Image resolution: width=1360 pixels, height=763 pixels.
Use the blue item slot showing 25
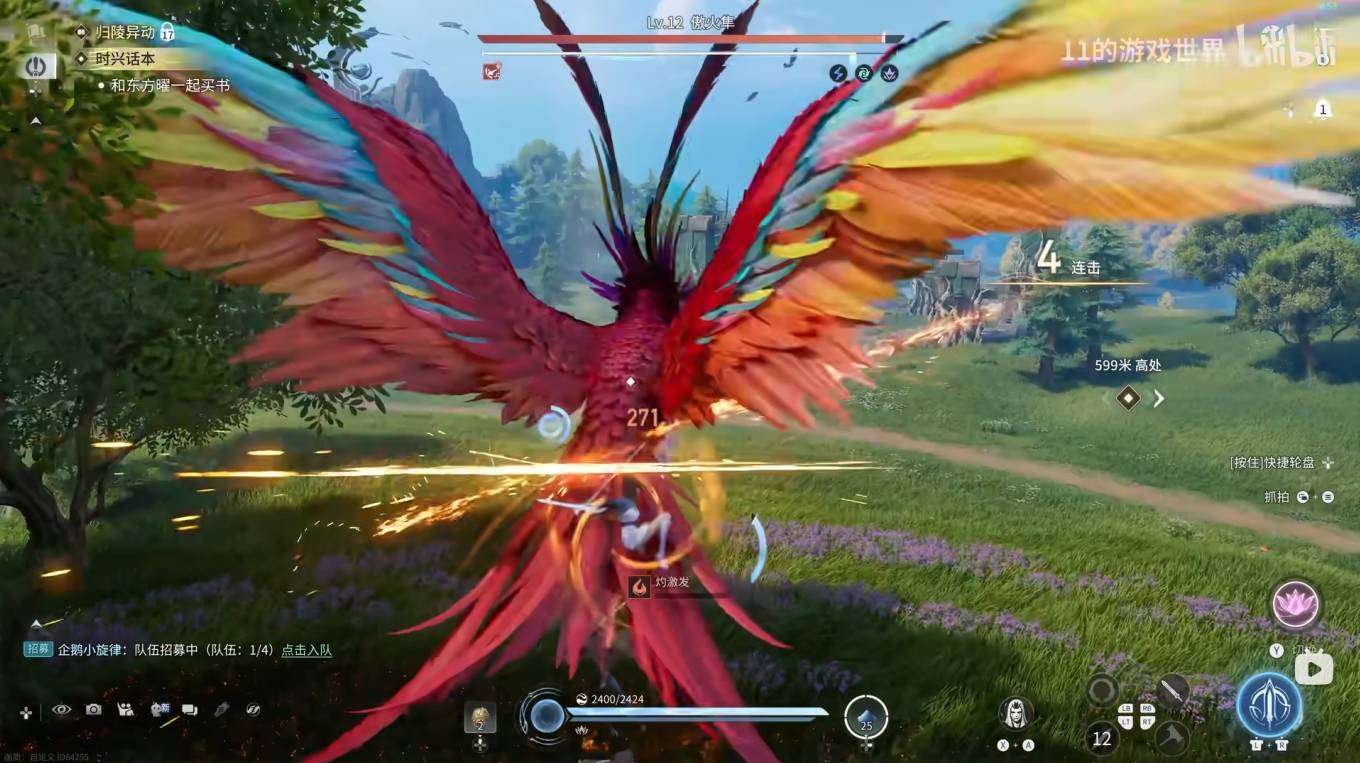click(865, 716)
